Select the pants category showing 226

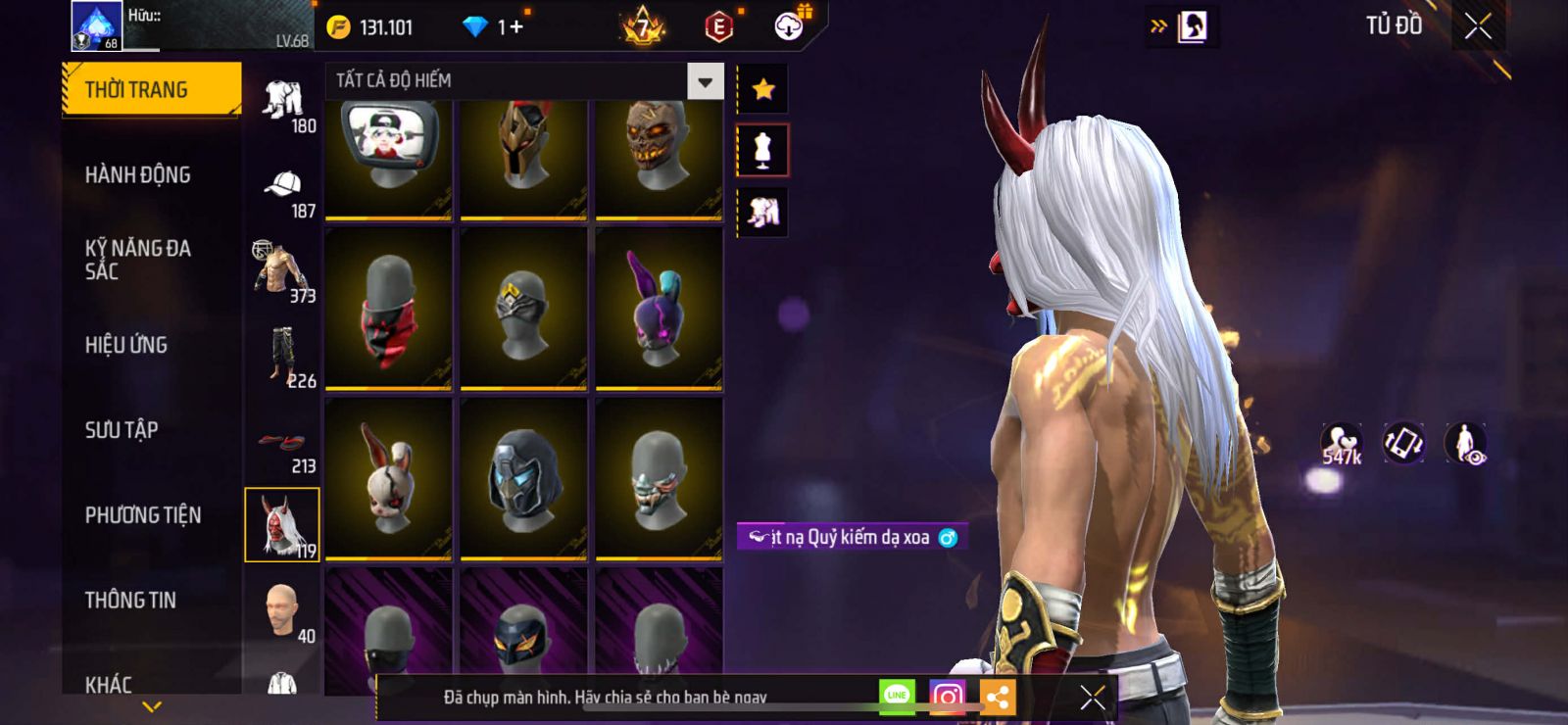tap(284, 360)
